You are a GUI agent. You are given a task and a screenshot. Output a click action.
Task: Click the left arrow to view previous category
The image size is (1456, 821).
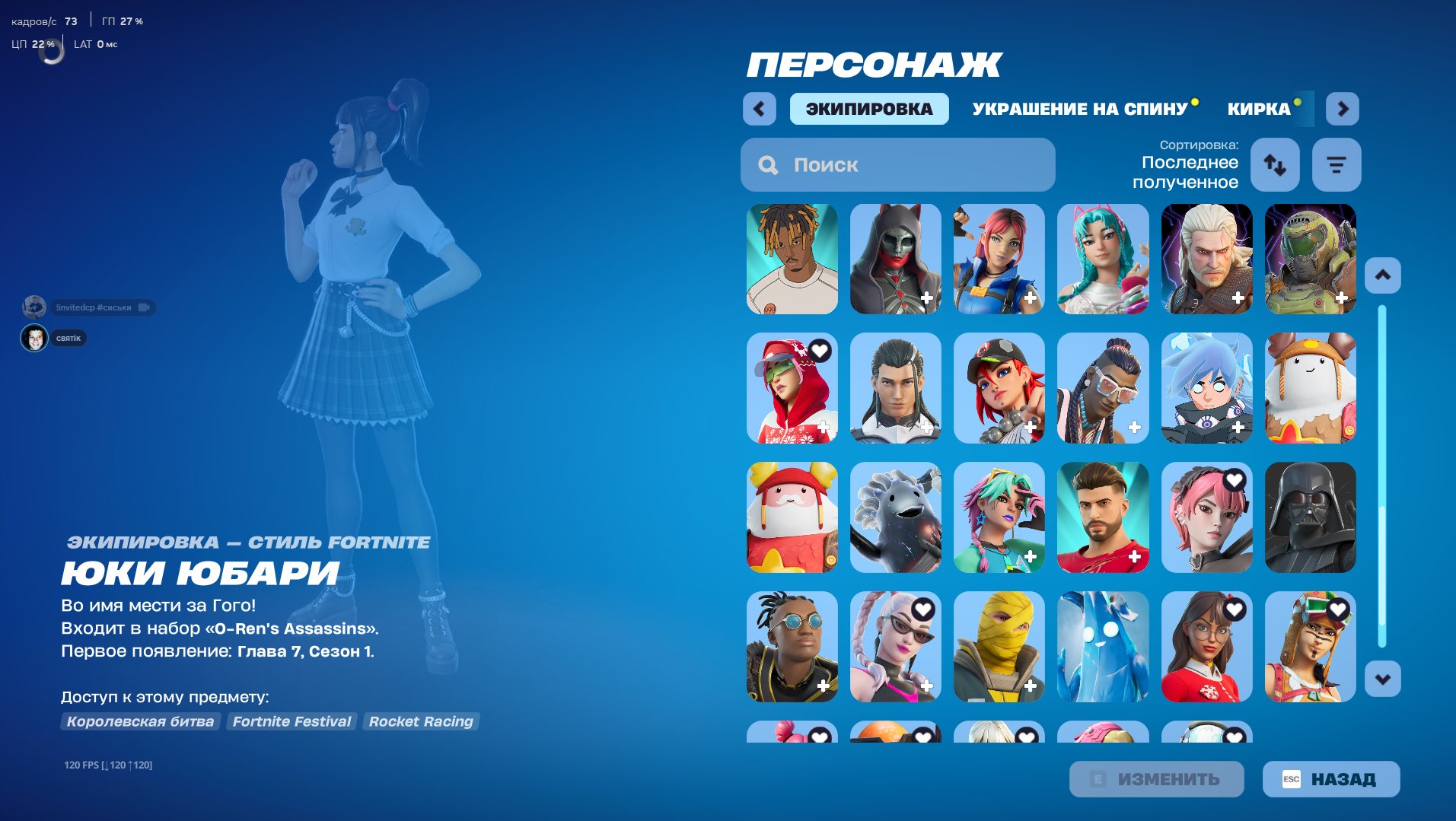coord(758,109)
